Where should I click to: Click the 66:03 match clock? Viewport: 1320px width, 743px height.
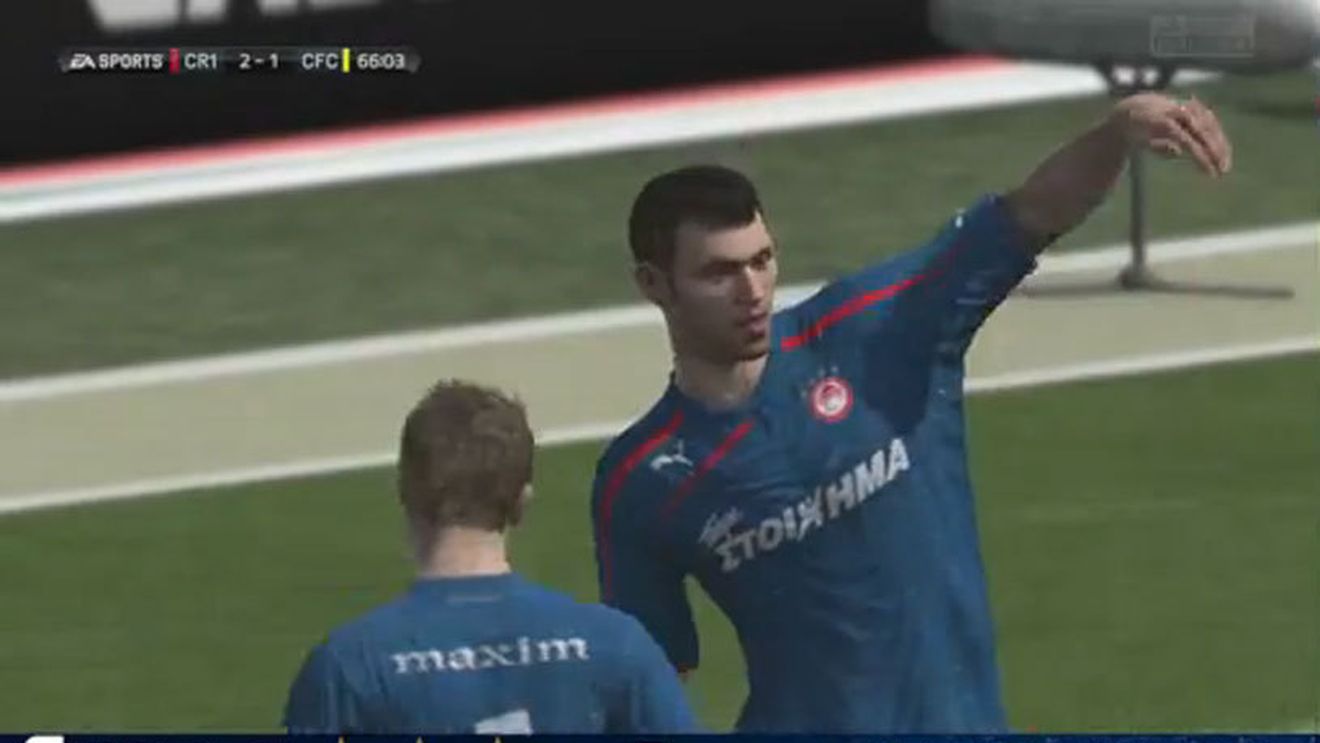pyautogui.click(x=382, y=60)
